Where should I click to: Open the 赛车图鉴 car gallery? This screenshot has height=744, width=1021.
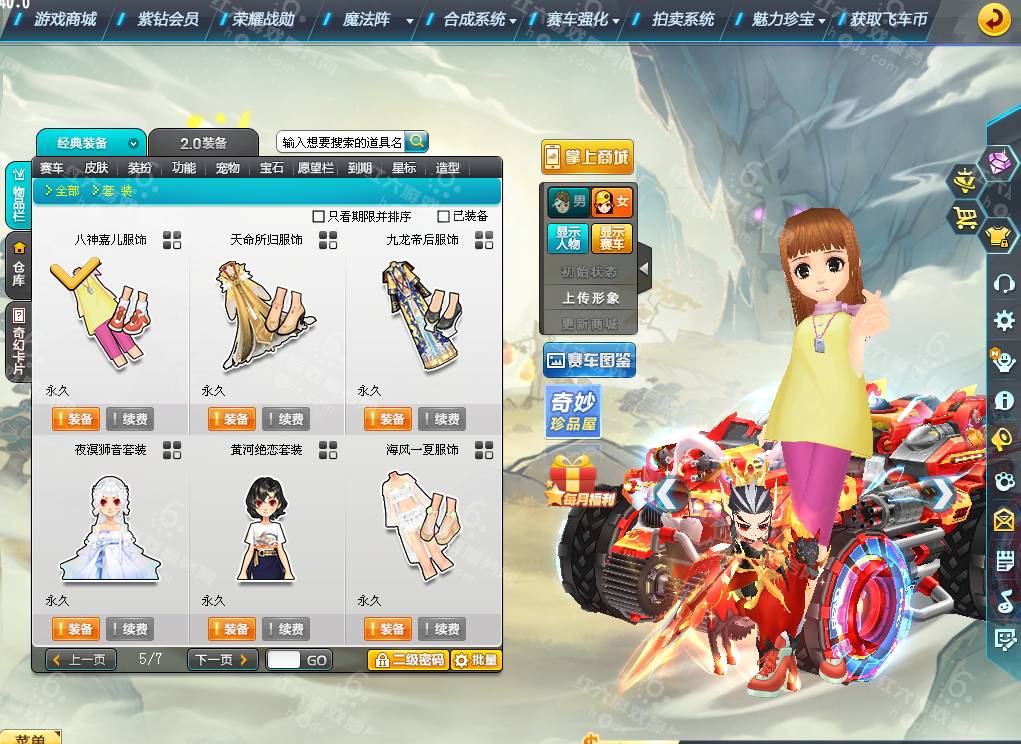point(589,361)
